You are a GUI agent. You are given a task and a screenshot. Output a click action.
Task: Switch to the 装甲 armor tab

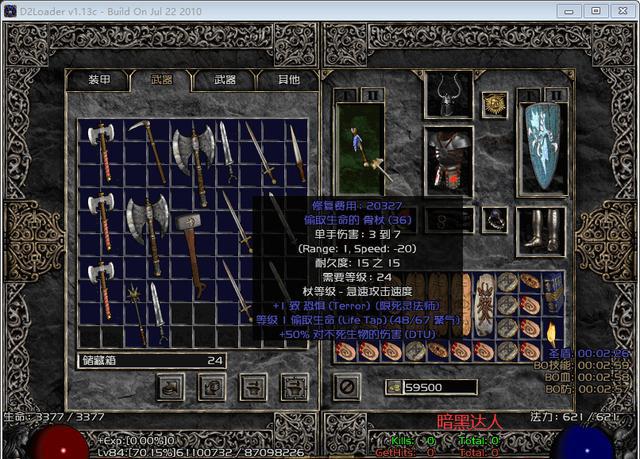100,79
